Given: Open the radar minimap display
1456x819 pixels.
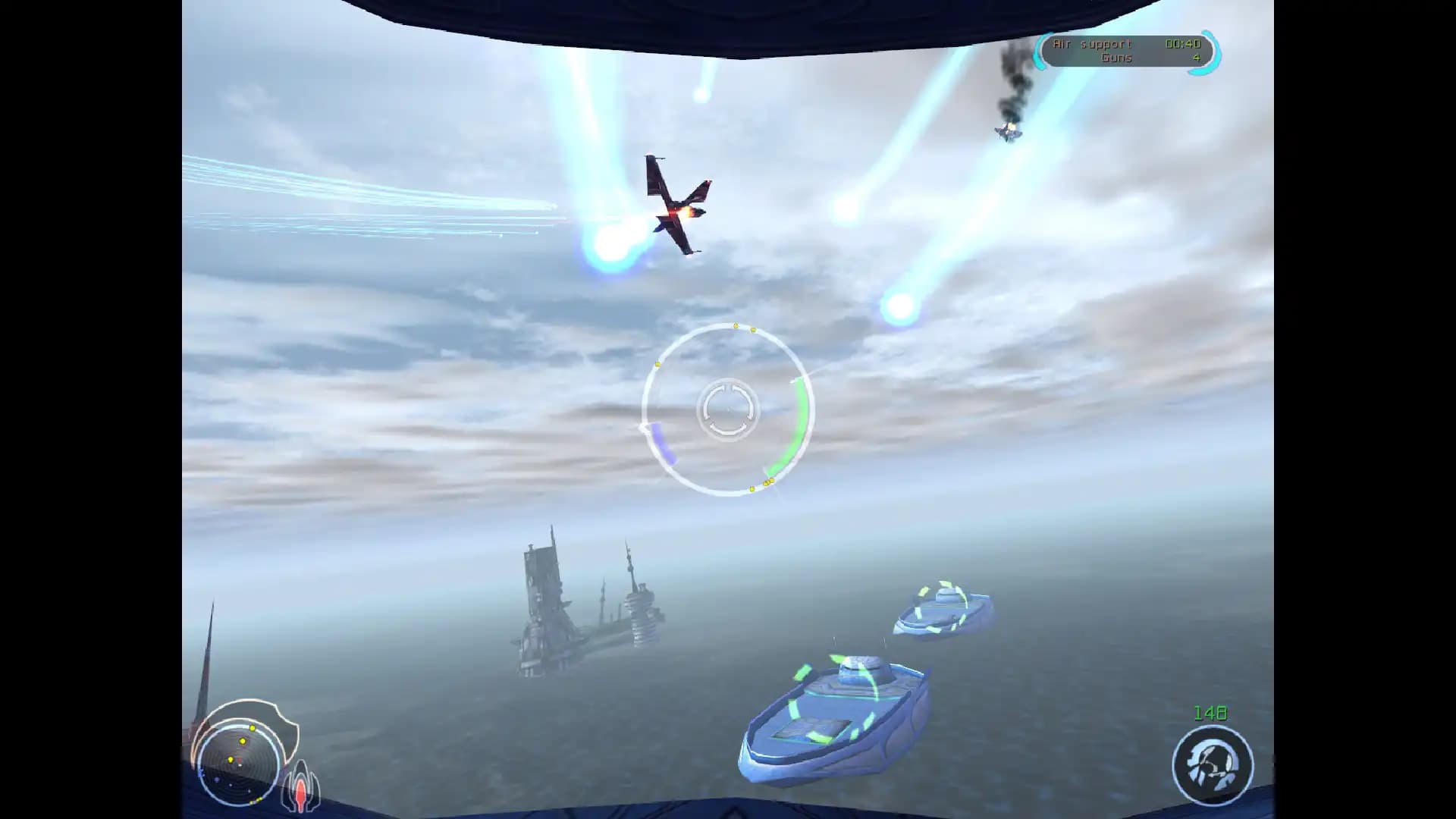Looking at the screenshot, I should 239,764.
